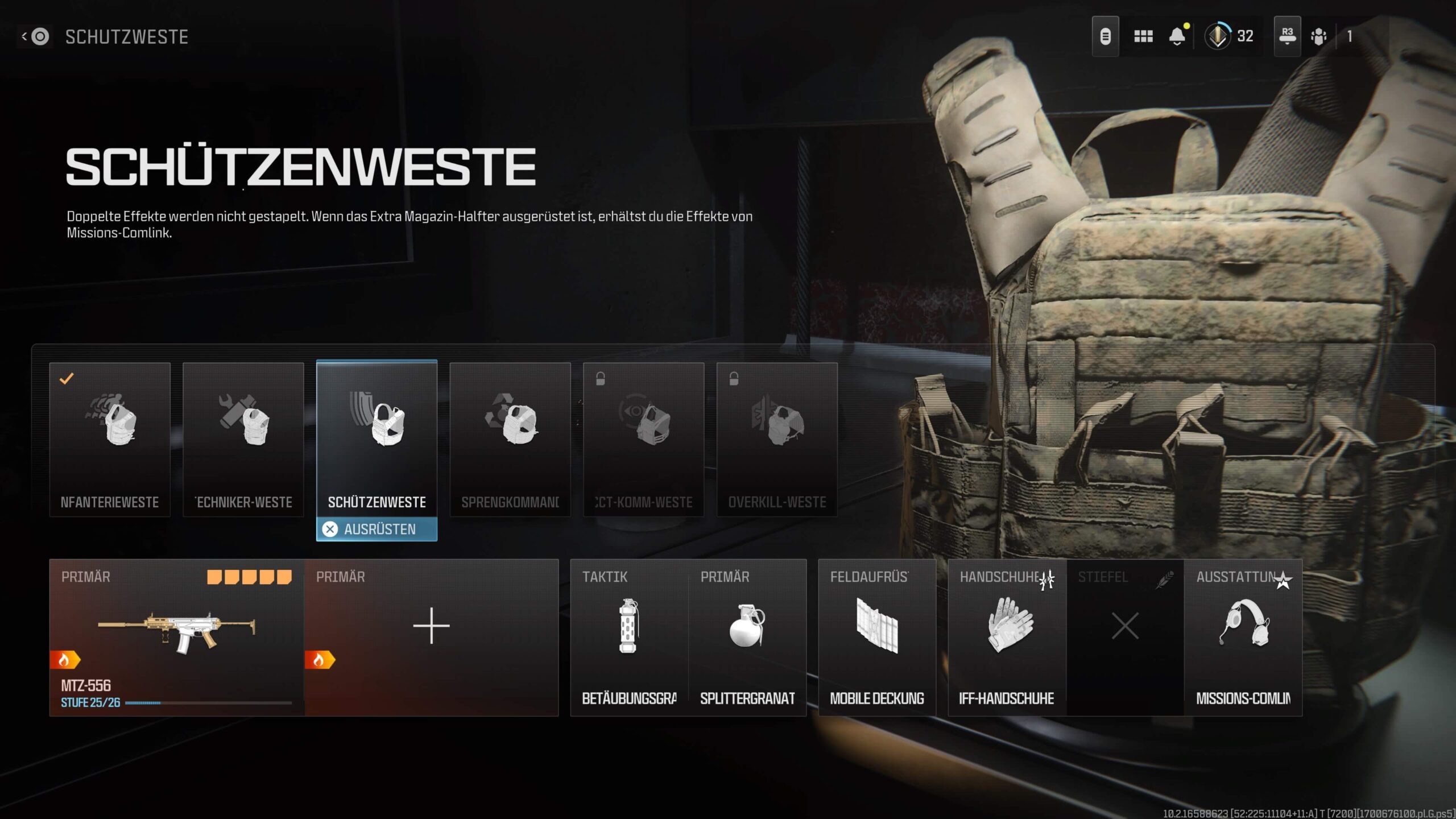Select the highlighted Schützenweste tile
This screenshot has height=819, width=1456.
coord(377,438)
